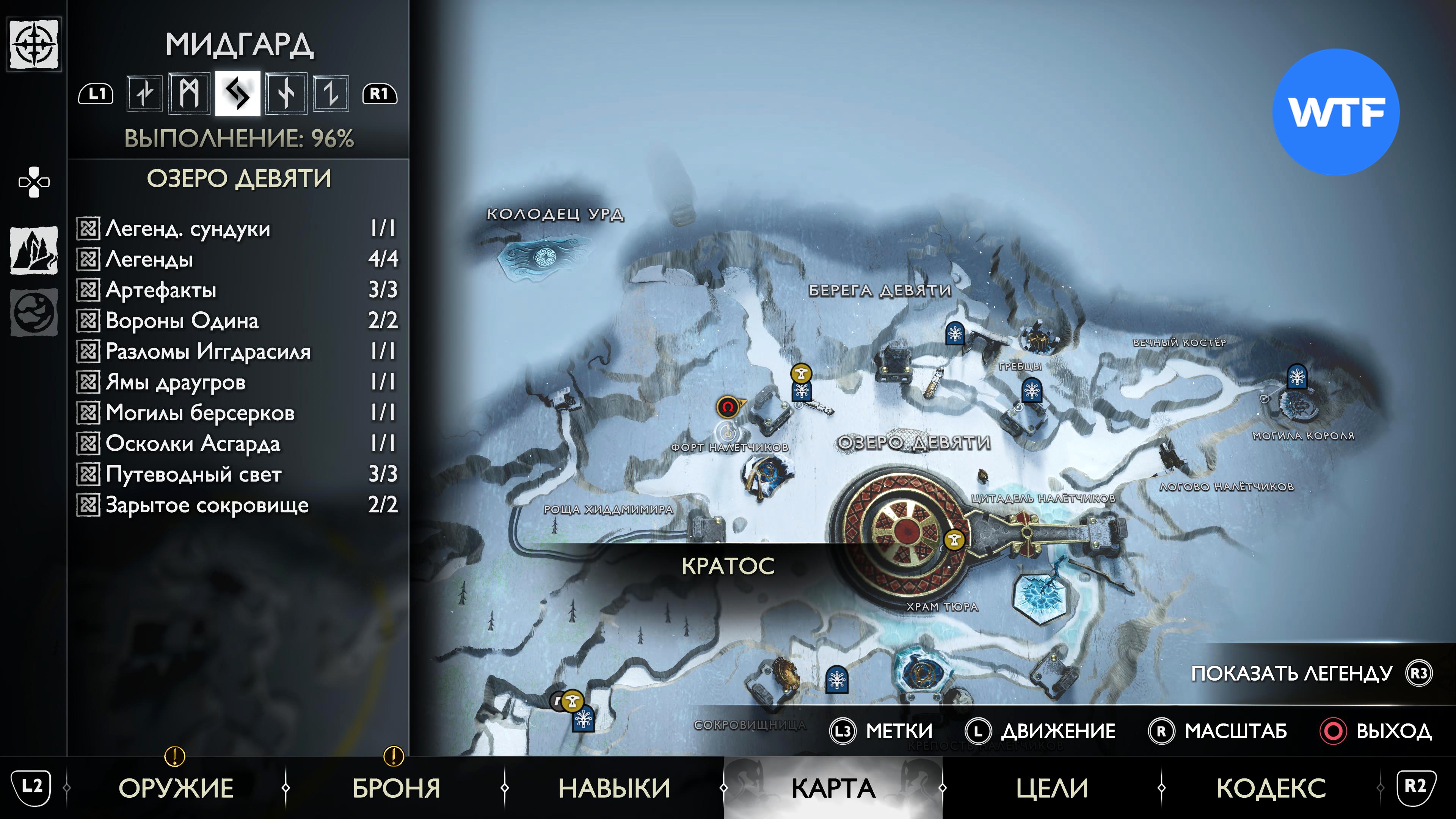Image resolution: width=1456 pixels, height=819 pixels.
Task: Open the ЦЕЛИ tab
Action: coord(1051,788)
